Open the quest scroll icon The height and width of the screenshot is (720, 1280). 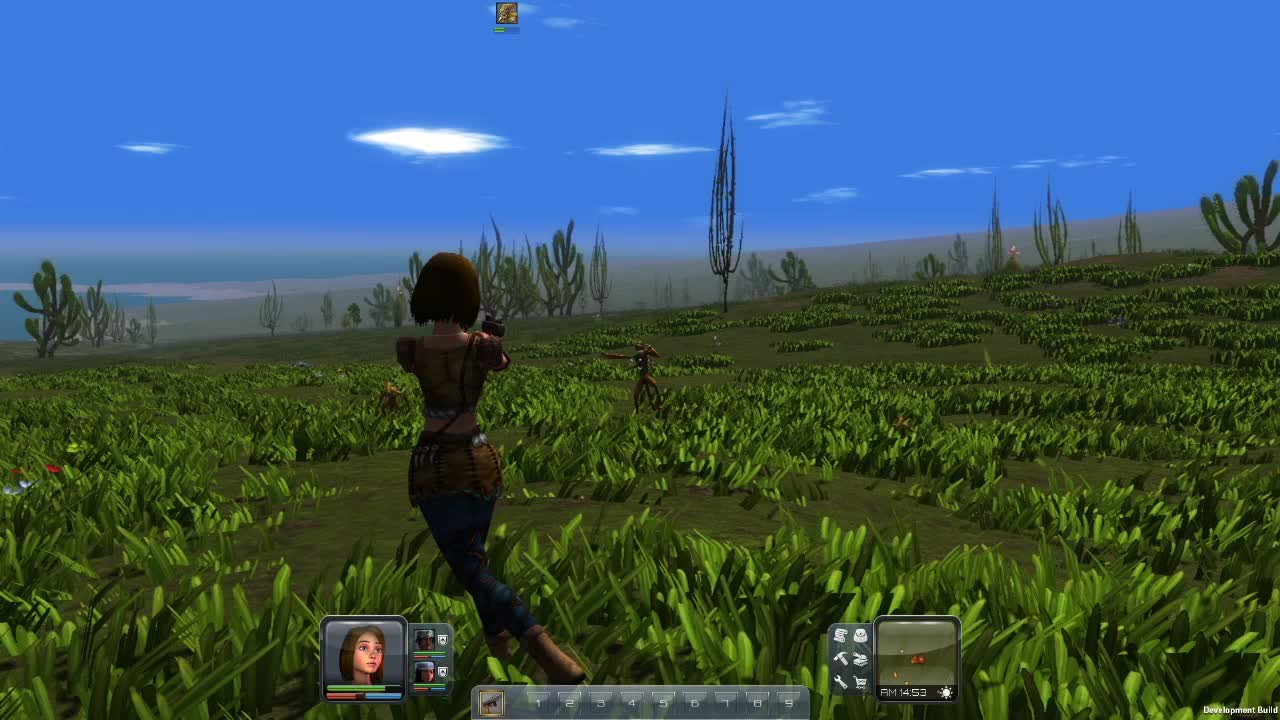click(840, 634)
